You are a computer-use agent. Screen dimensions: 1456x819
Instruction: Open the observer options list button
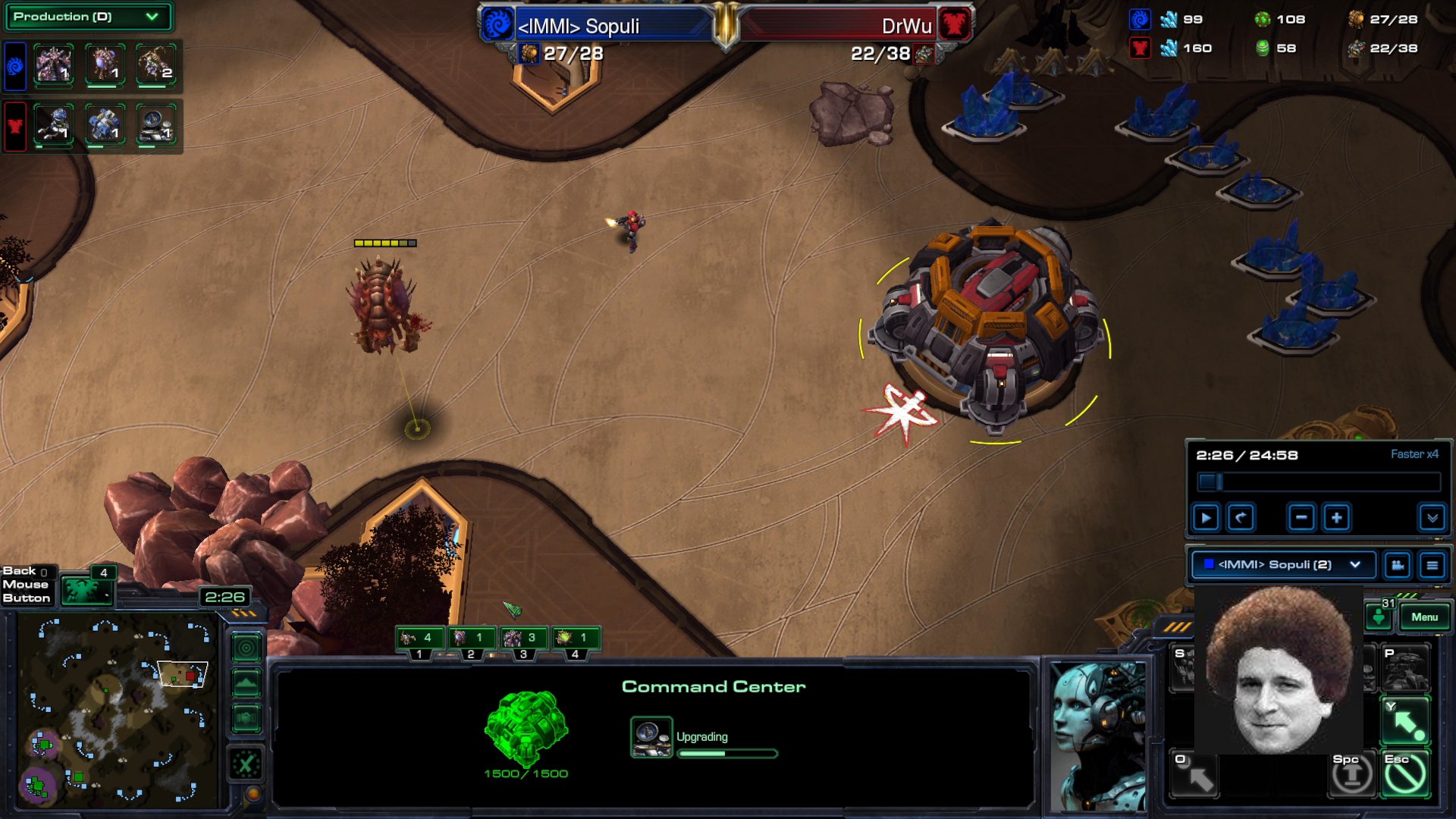click(x=1432, y=565)
